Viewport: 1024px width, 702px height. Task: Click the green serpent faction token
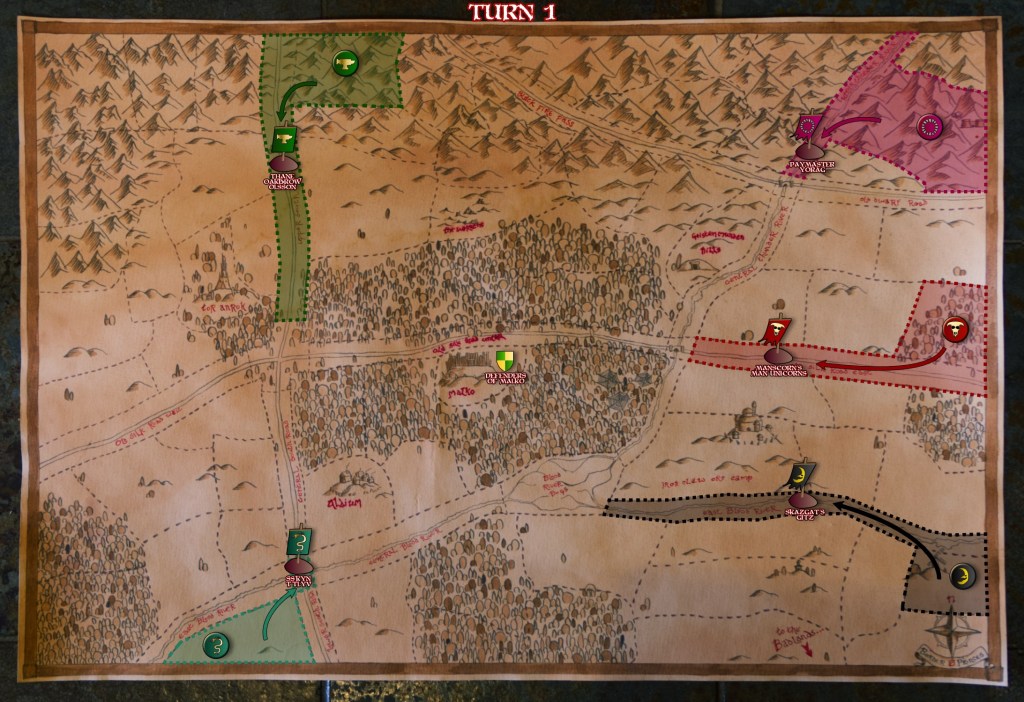pyautogui.click(x=214, y=645)
